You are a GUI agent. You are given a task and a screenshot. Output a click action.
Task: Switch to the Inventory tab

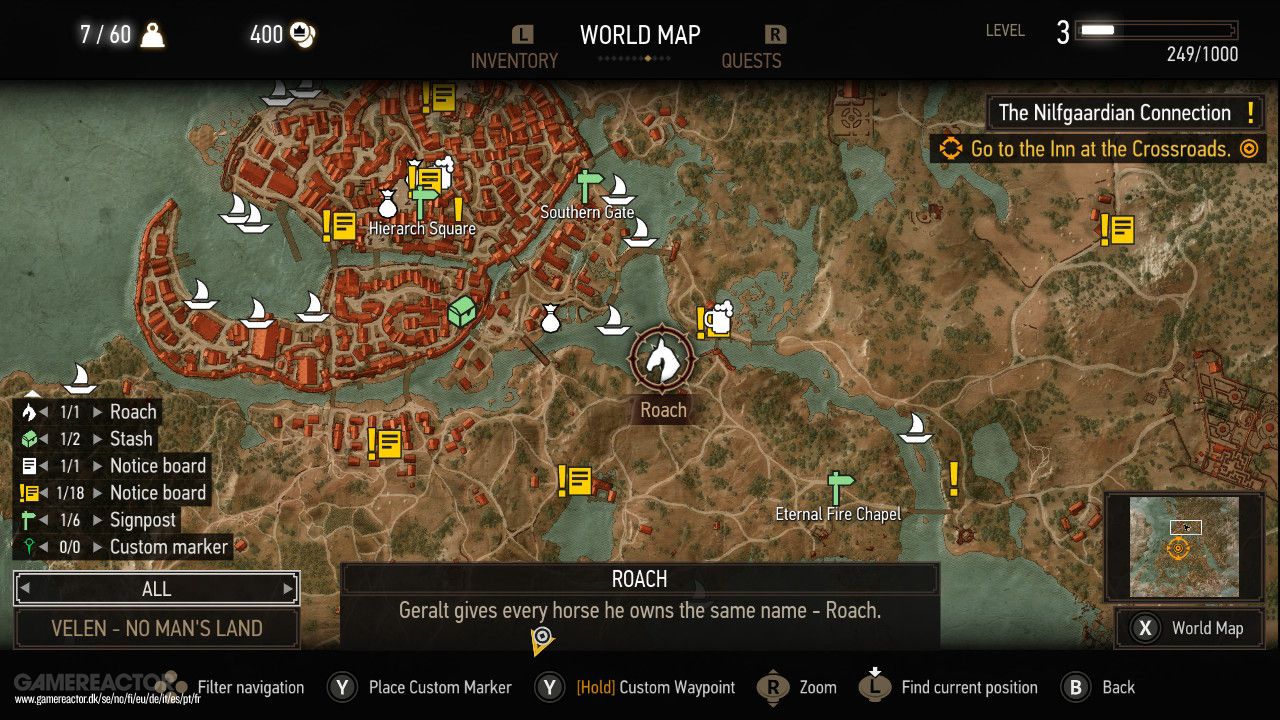tap(514, 60)
